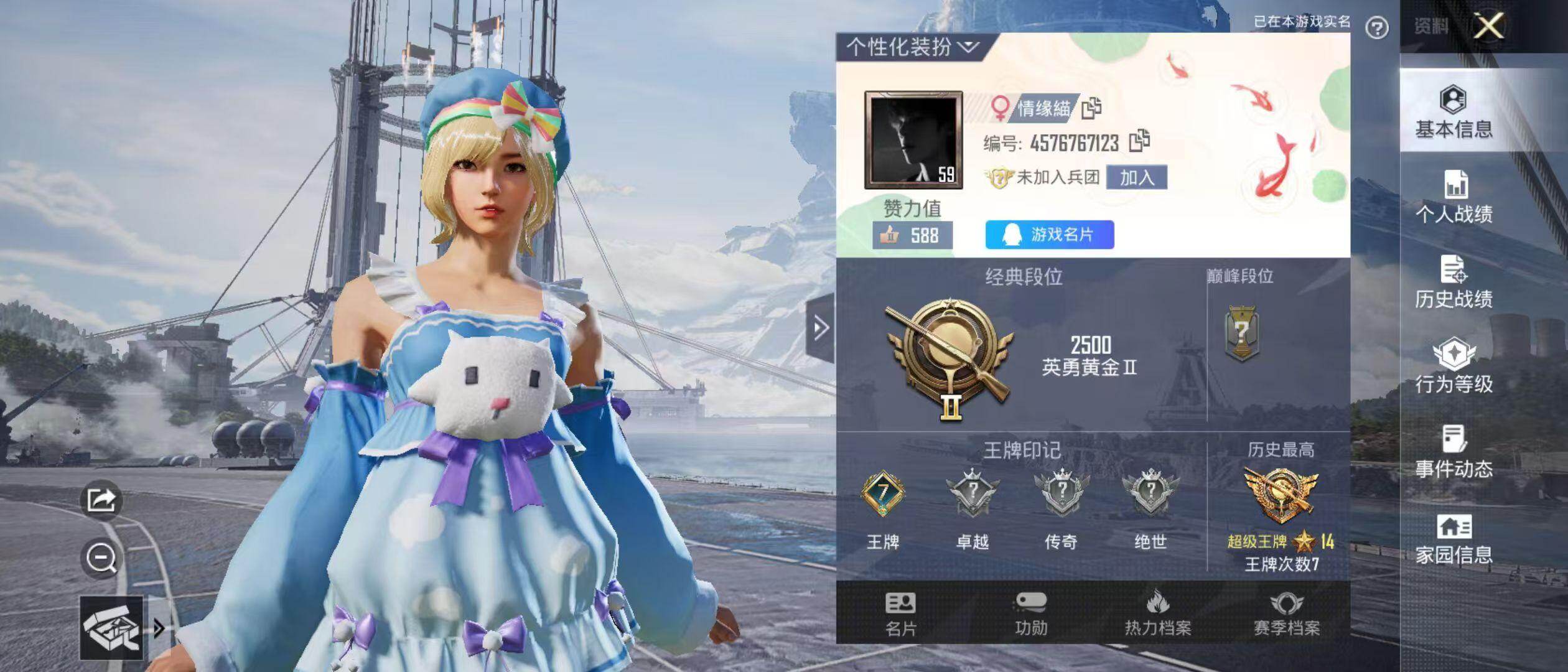Click the 加入 button to join a clan
Screen dimensions: 1568x672
pos(1137,178)
